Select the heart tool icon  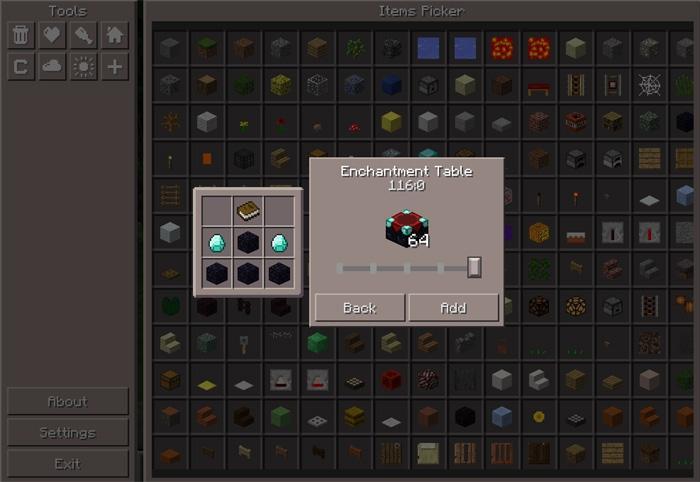click(x=52, y=35)
